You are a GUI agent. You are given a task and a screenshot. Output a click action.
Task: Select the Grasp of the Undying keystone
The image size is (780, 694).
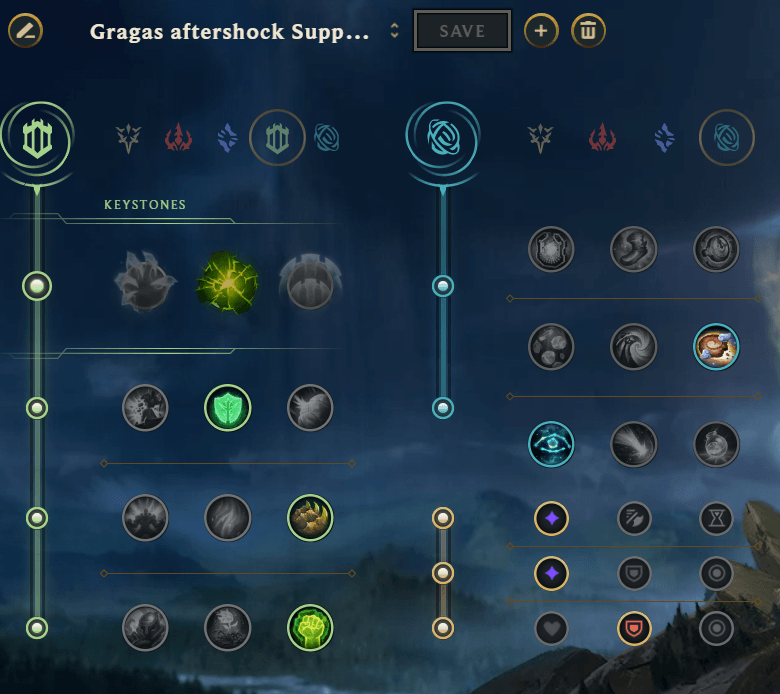[x=145, y=284]
